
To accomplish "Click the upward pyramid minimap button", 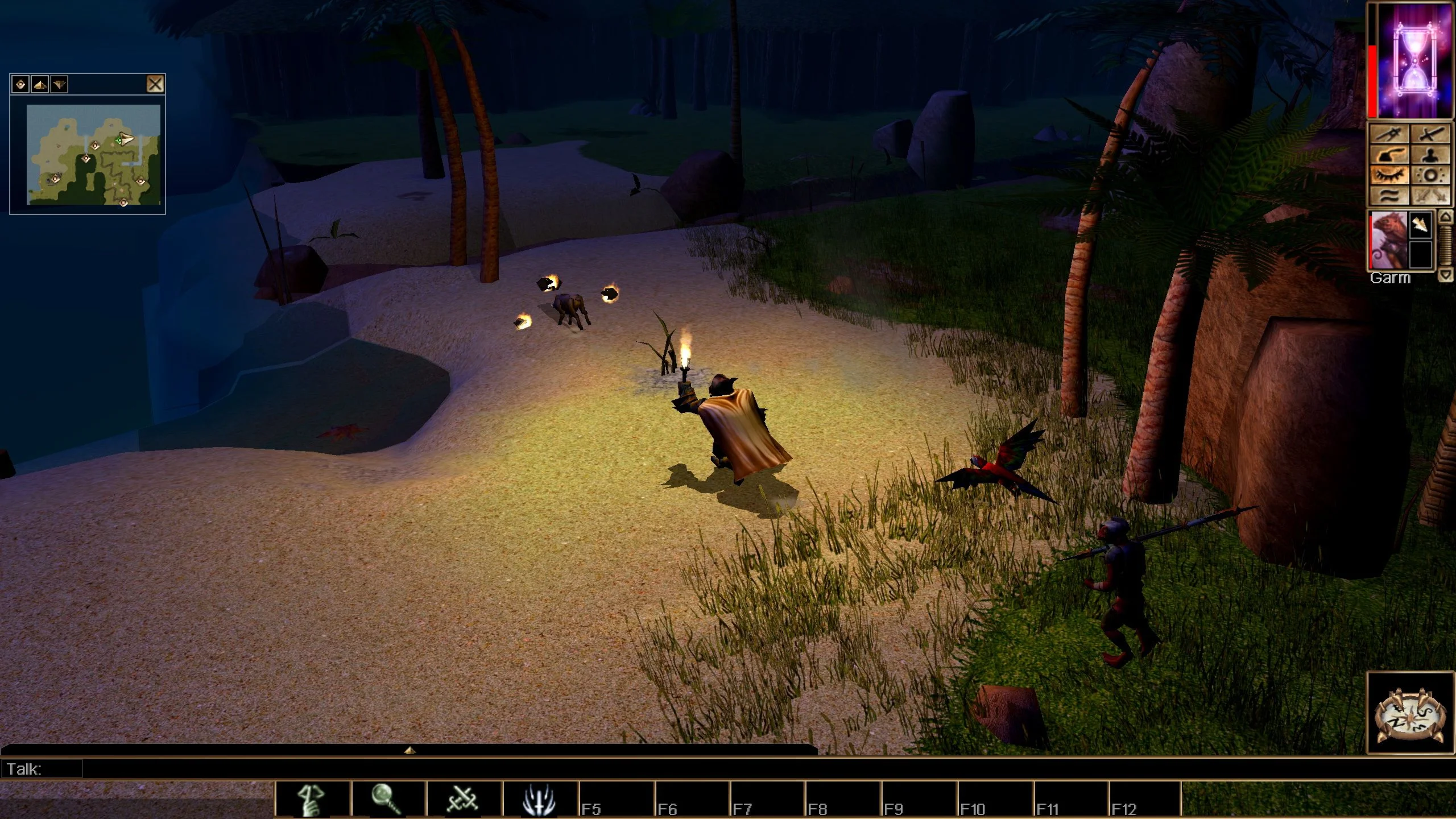I will click(40, 85).
